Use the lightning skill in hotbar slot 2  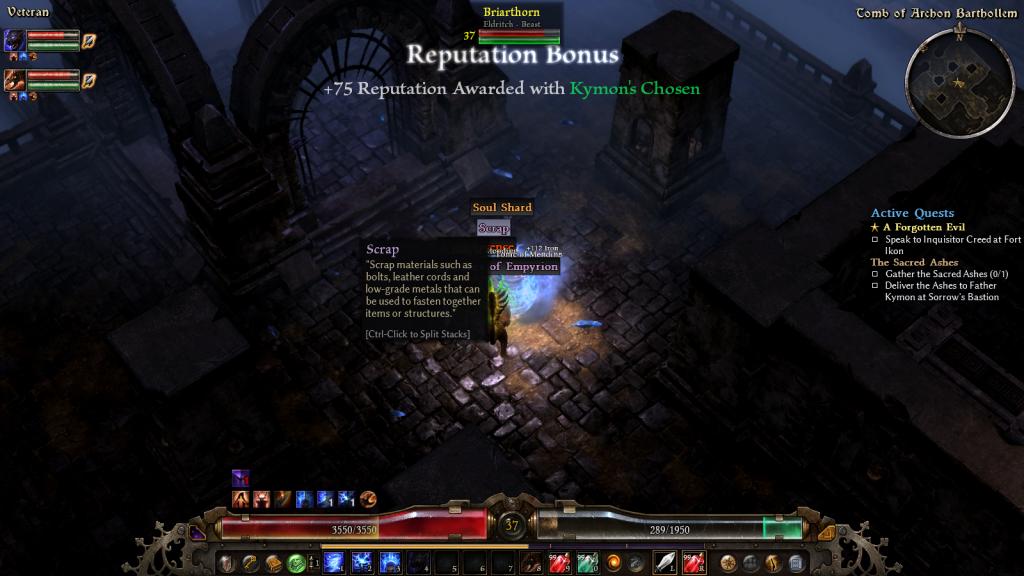tap(362, 562)
